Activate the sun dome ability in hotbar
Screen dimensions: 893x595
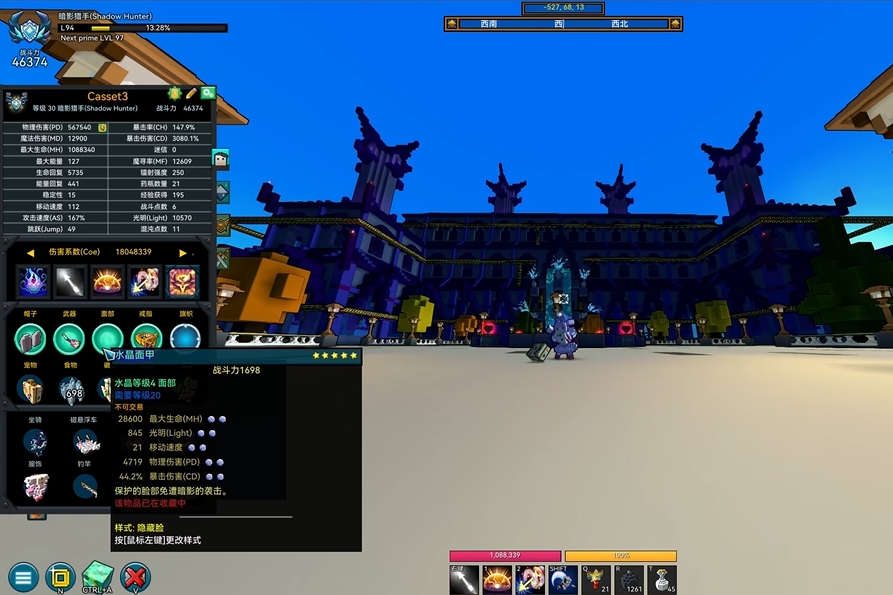coord(497,579)
